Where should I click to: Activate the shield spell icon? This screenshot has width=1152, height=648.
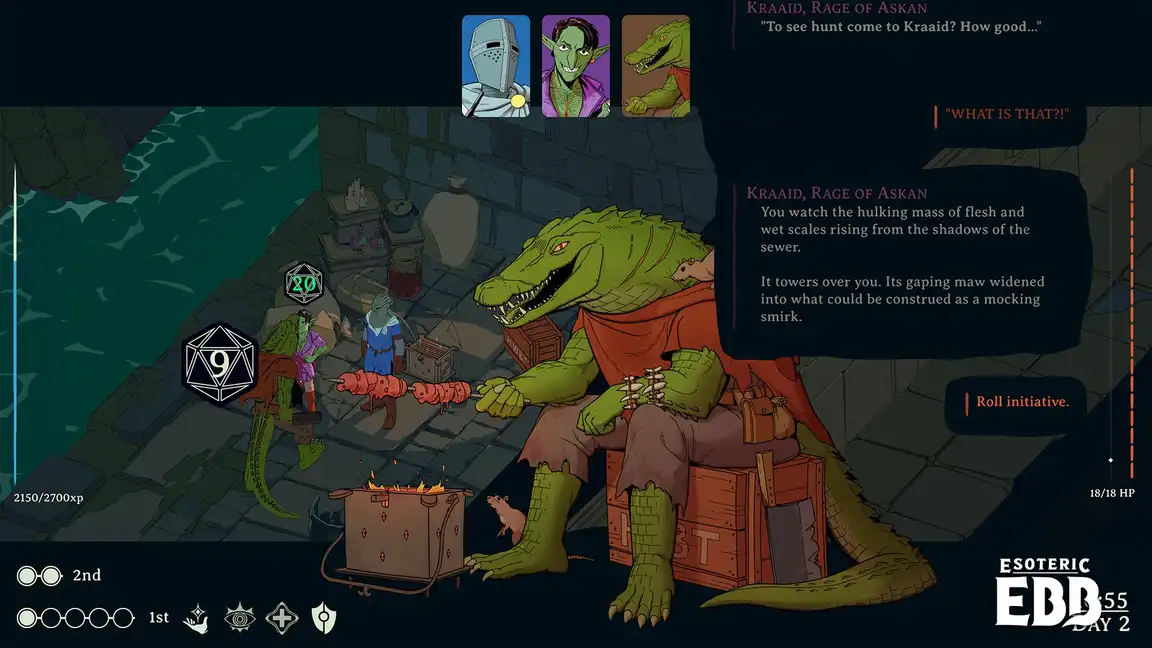pos(323,618)
